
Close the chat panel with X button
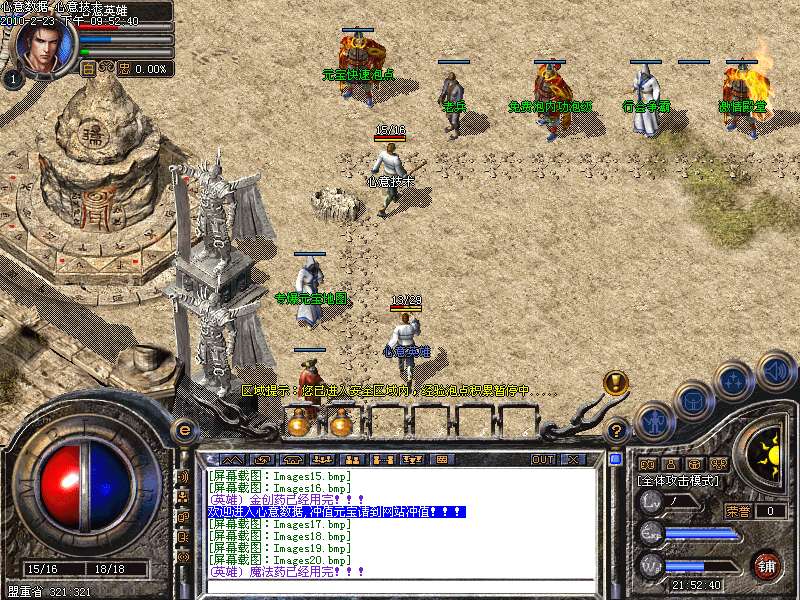(x=573, y=459)
